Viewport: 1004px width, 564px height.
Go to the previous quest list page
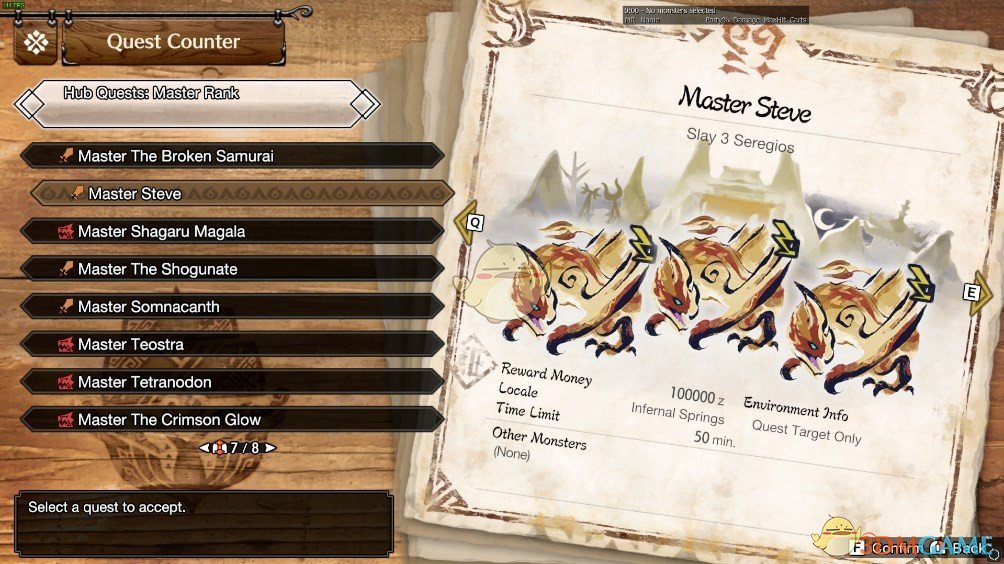click(204, 448)
